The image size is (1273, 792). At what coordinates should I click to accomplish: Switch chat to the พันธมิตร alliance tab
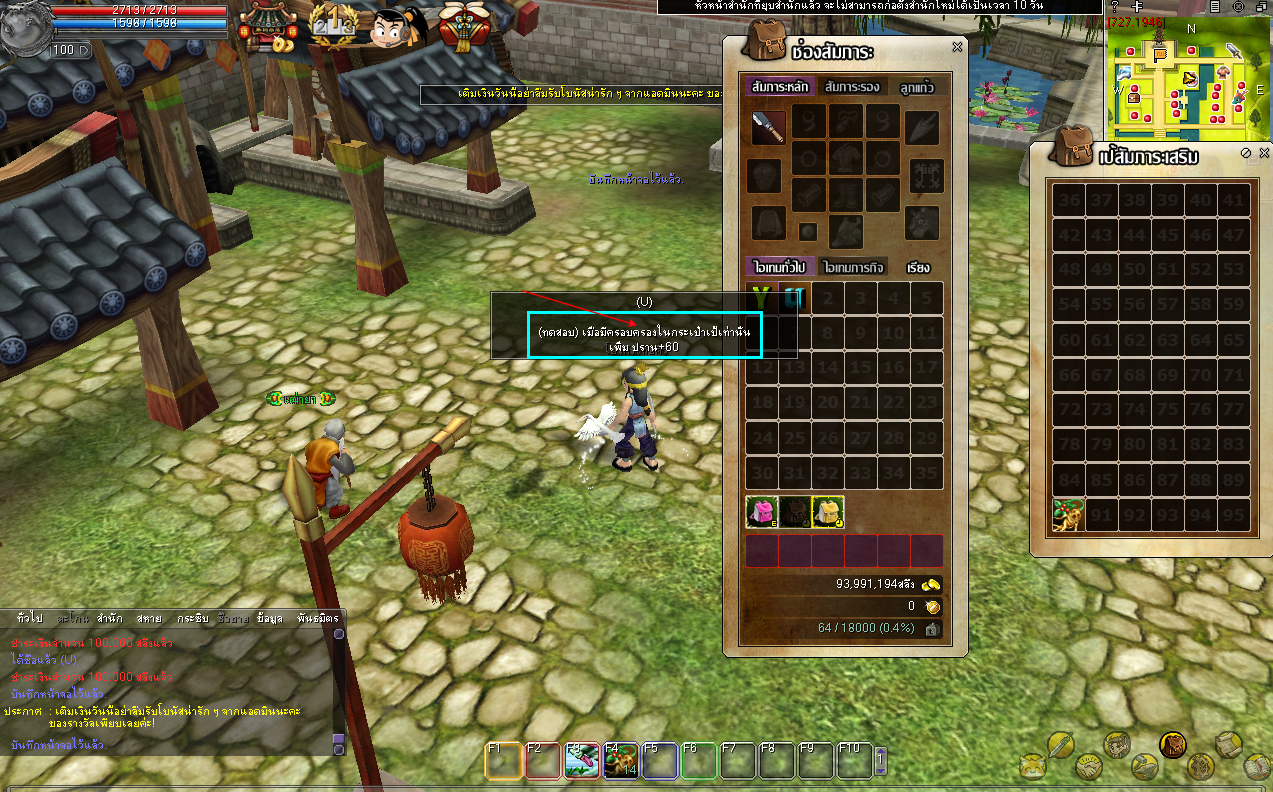tap(318, 618)
